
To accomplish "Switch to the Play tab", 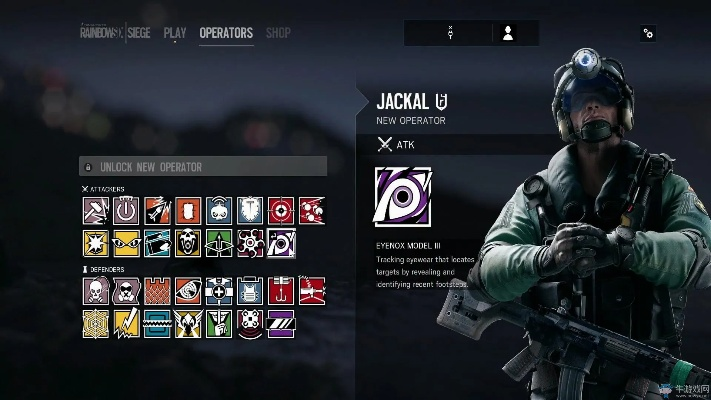I will pyautogui.click(x=175, y=33).
